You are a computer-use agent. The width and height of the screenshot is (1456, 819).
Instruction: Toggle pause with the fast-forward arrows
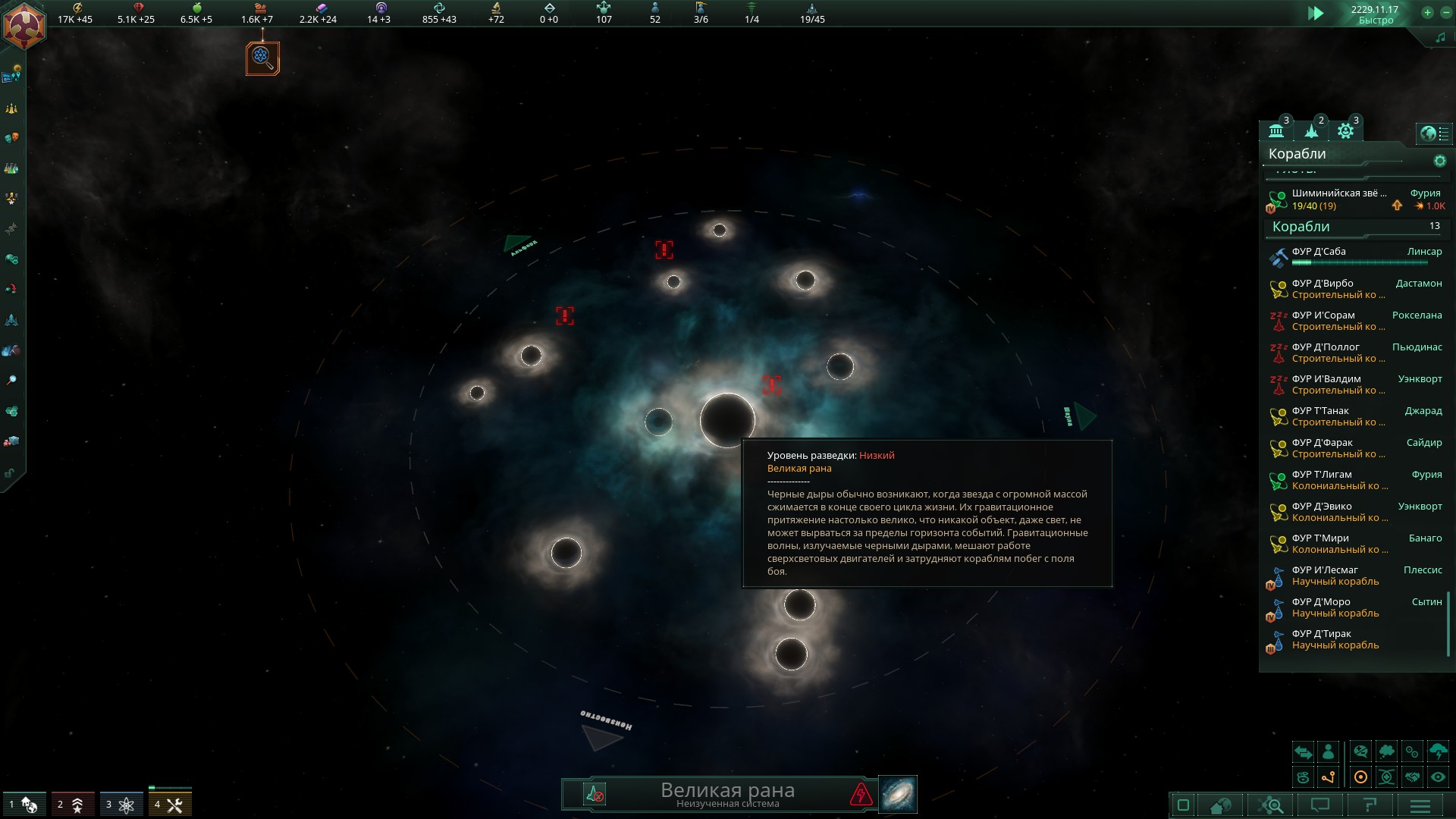click(x=1316, y=13)
